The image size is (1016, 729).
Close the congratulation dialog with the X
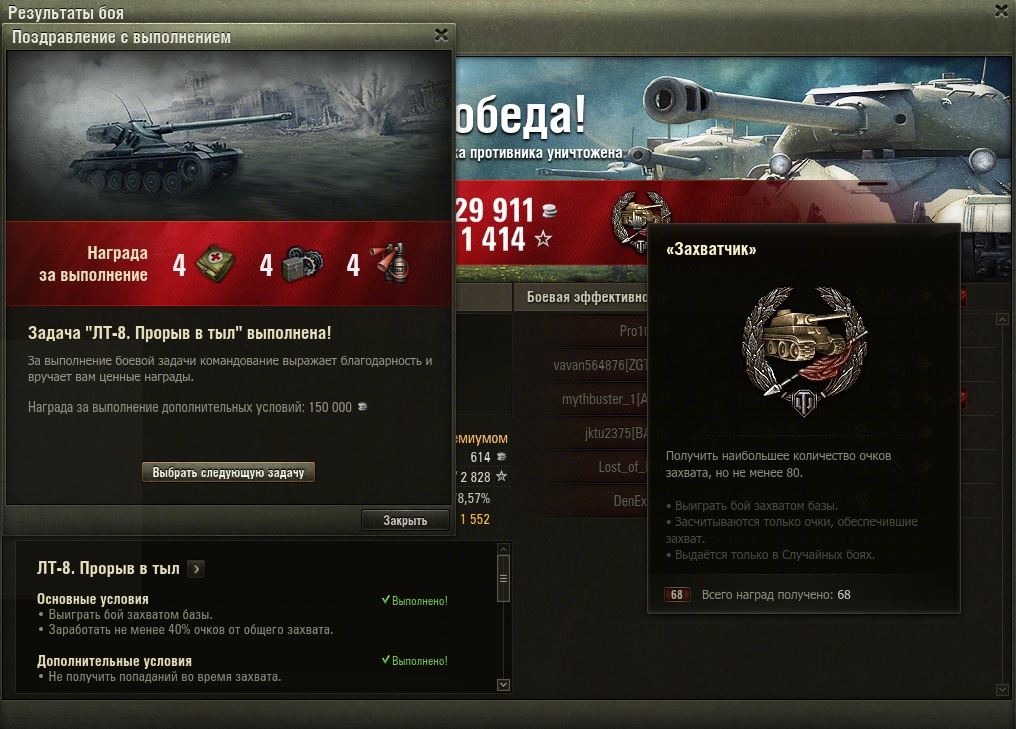pos(441,35)
